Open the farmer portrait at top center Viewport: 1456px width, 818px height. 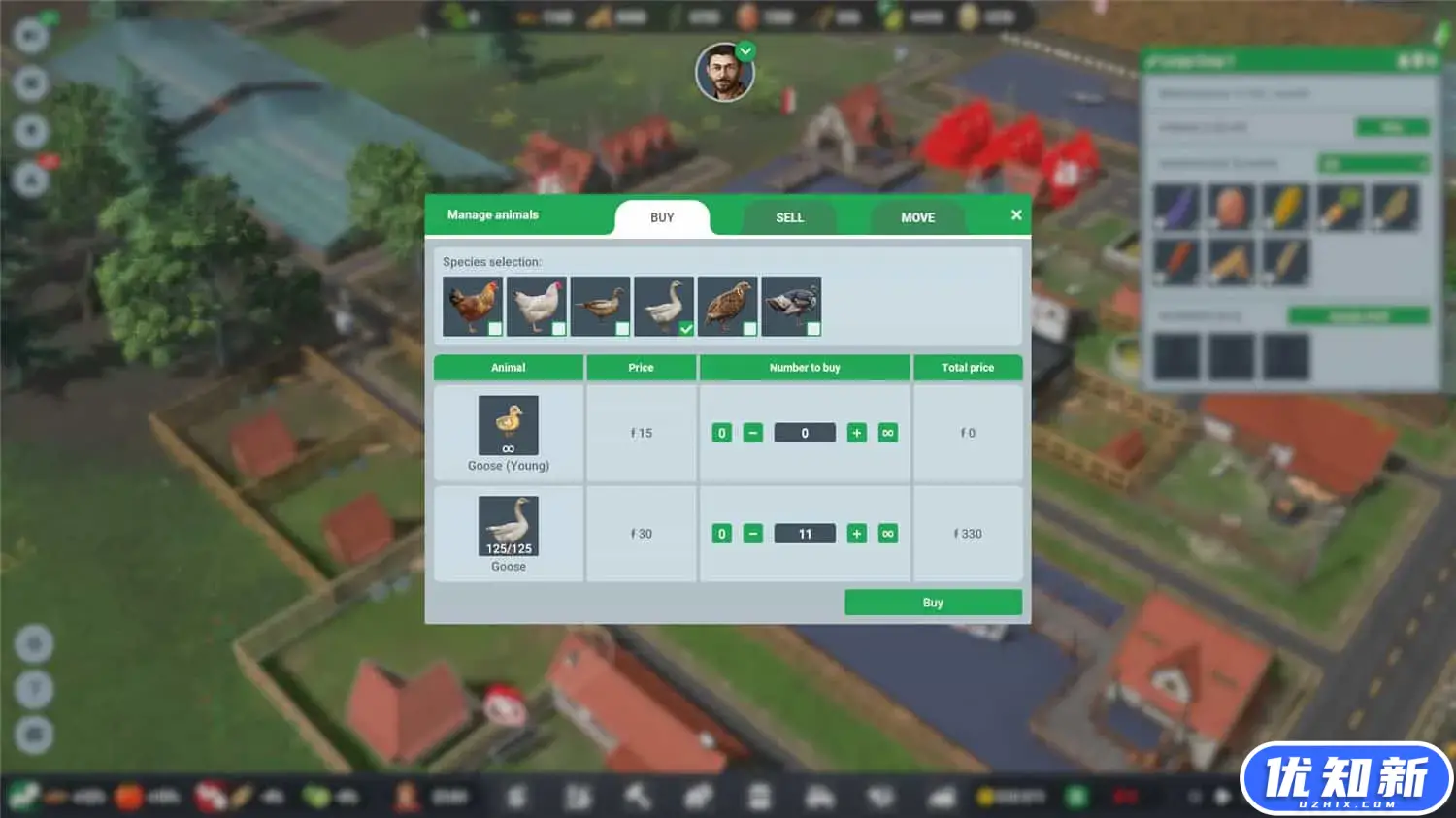pos(726,73)
